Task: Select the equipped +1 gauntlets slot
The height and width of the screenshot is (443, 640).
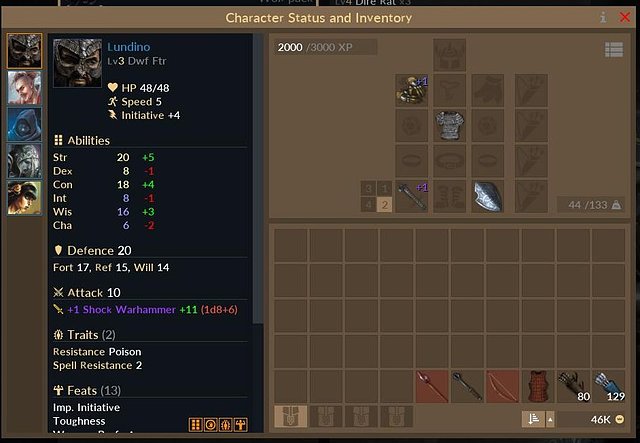Action: [x=411, y=90]
